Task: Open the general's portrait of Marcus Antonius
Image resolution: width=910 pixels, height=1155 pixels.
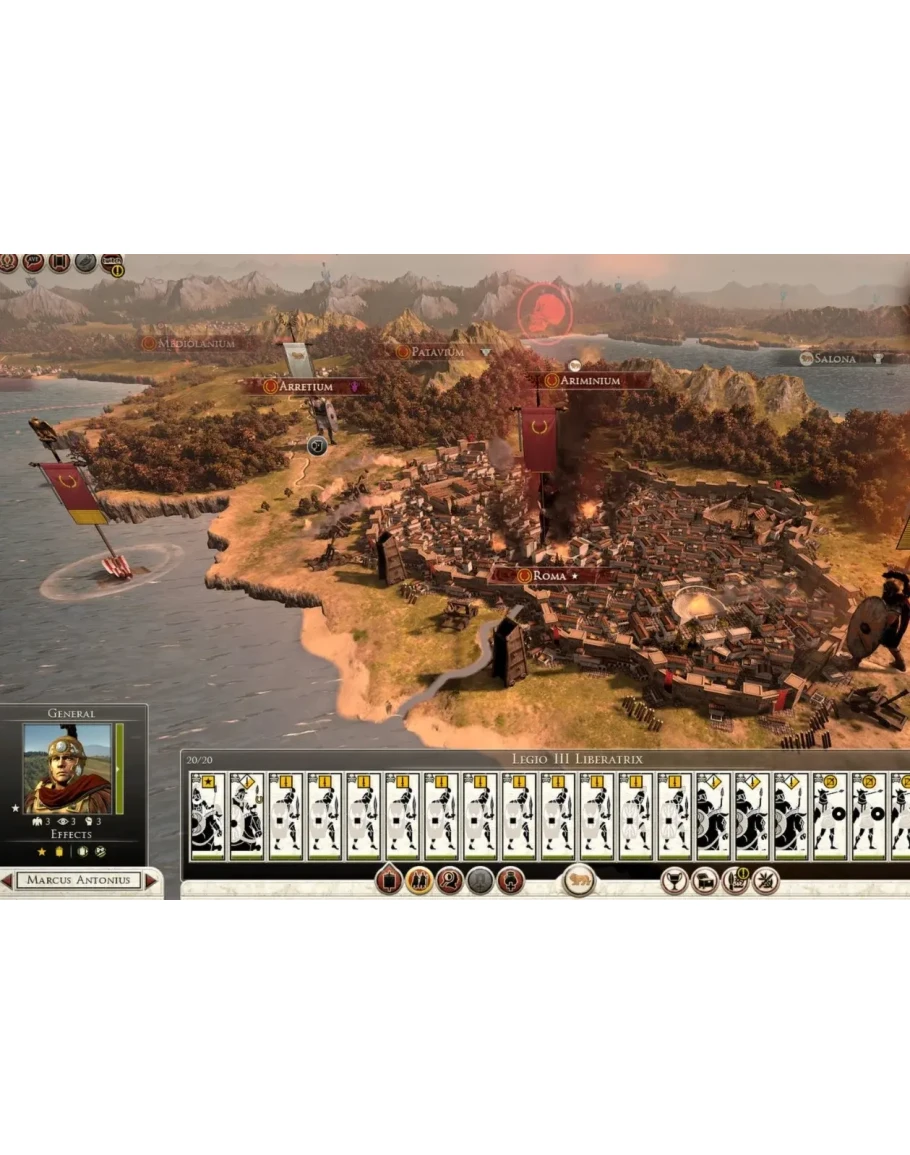Action: (x=67, y=768)
